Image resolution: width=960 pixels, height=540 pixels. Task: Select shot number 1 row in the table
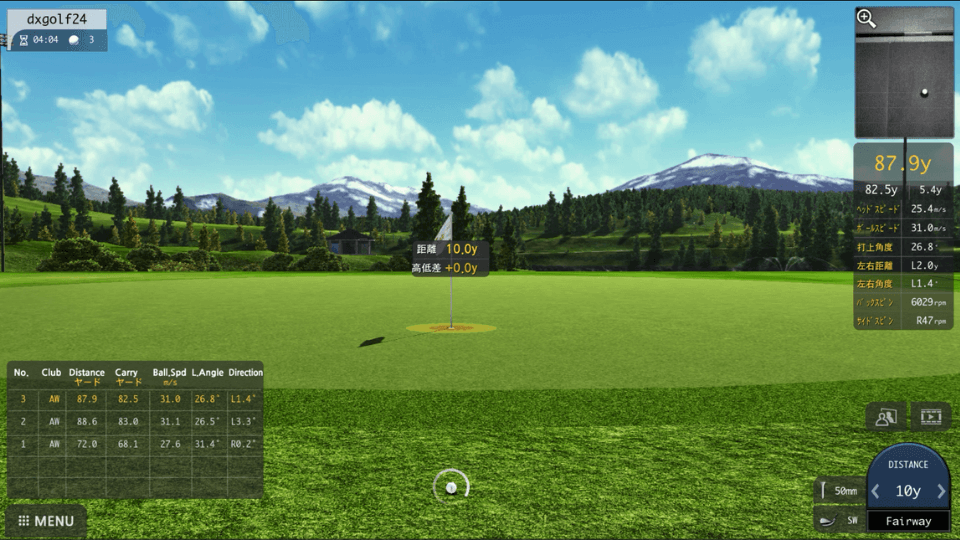point(135,443)
